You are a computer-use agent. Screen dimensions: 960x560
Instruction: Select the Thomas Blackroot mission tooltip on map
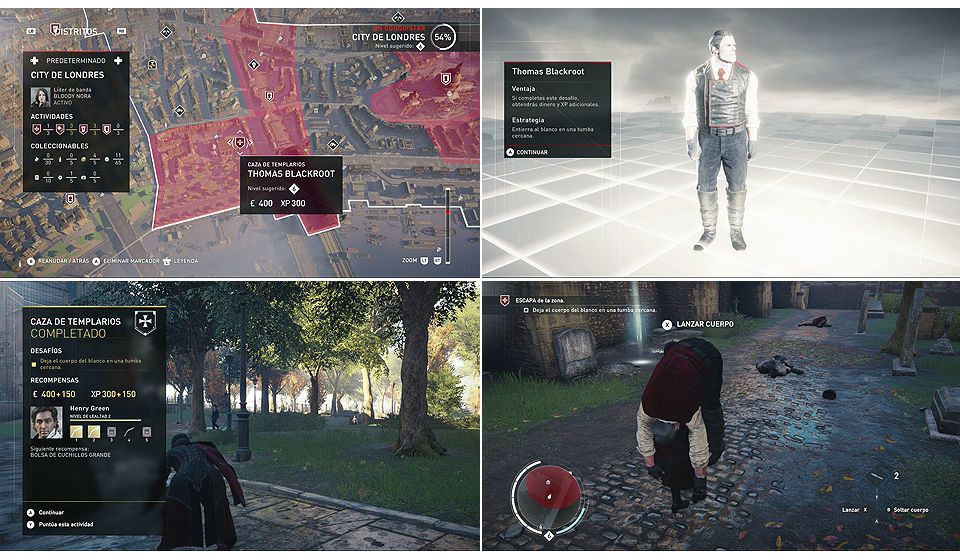tap(291, 187)
